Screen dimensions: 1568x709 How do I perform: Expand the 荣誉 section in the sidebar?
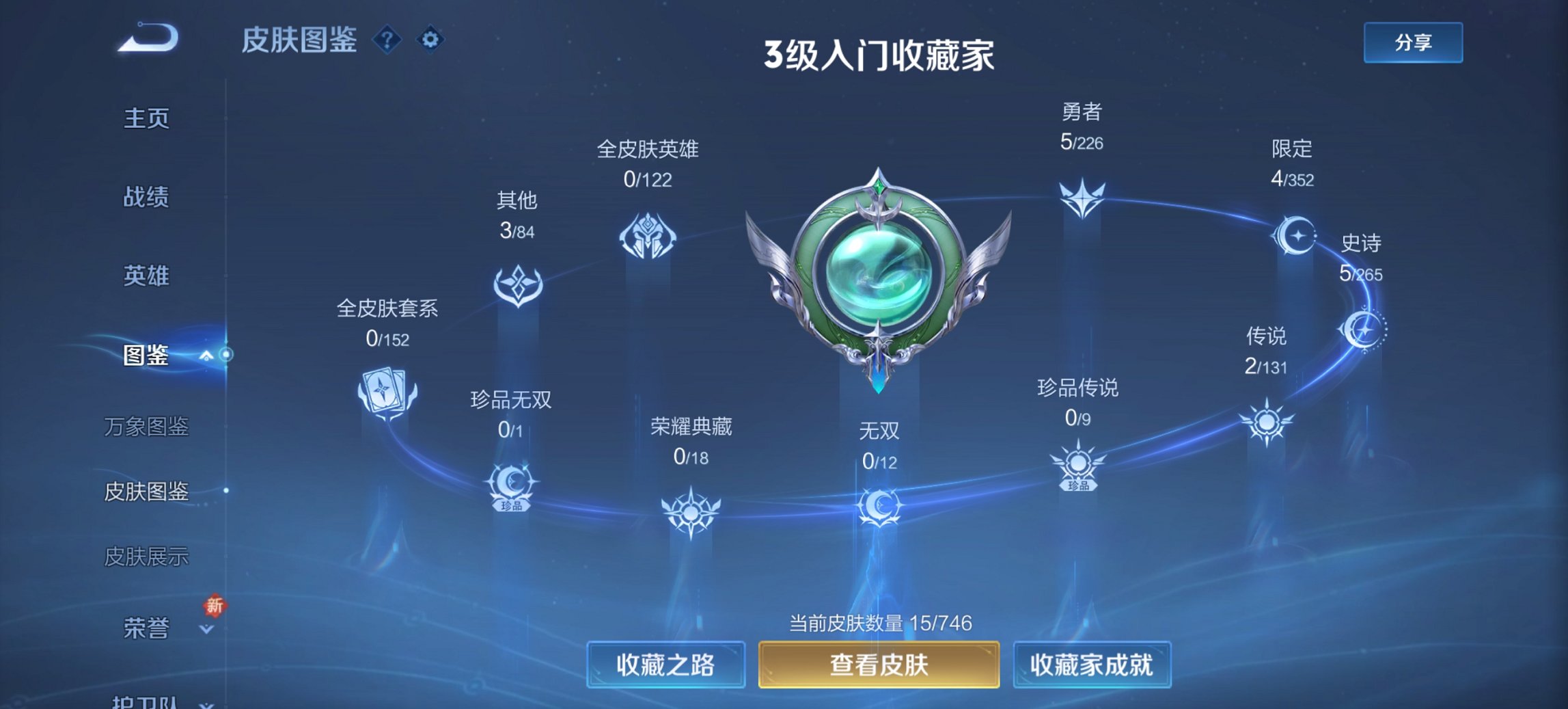(x=207, y=626)
